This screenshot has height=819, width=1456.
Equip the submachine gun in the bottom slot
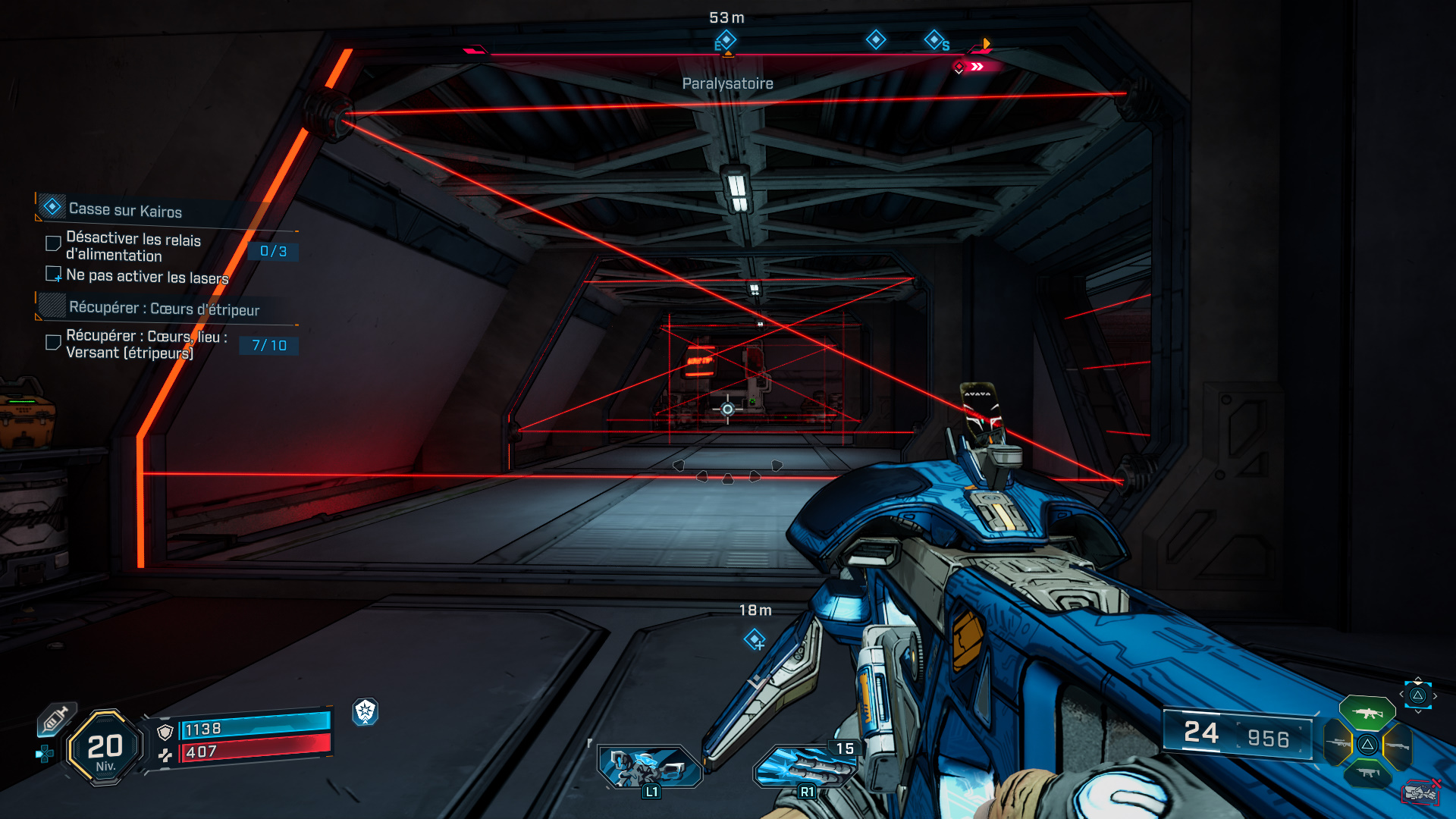tap(1367, 773)
